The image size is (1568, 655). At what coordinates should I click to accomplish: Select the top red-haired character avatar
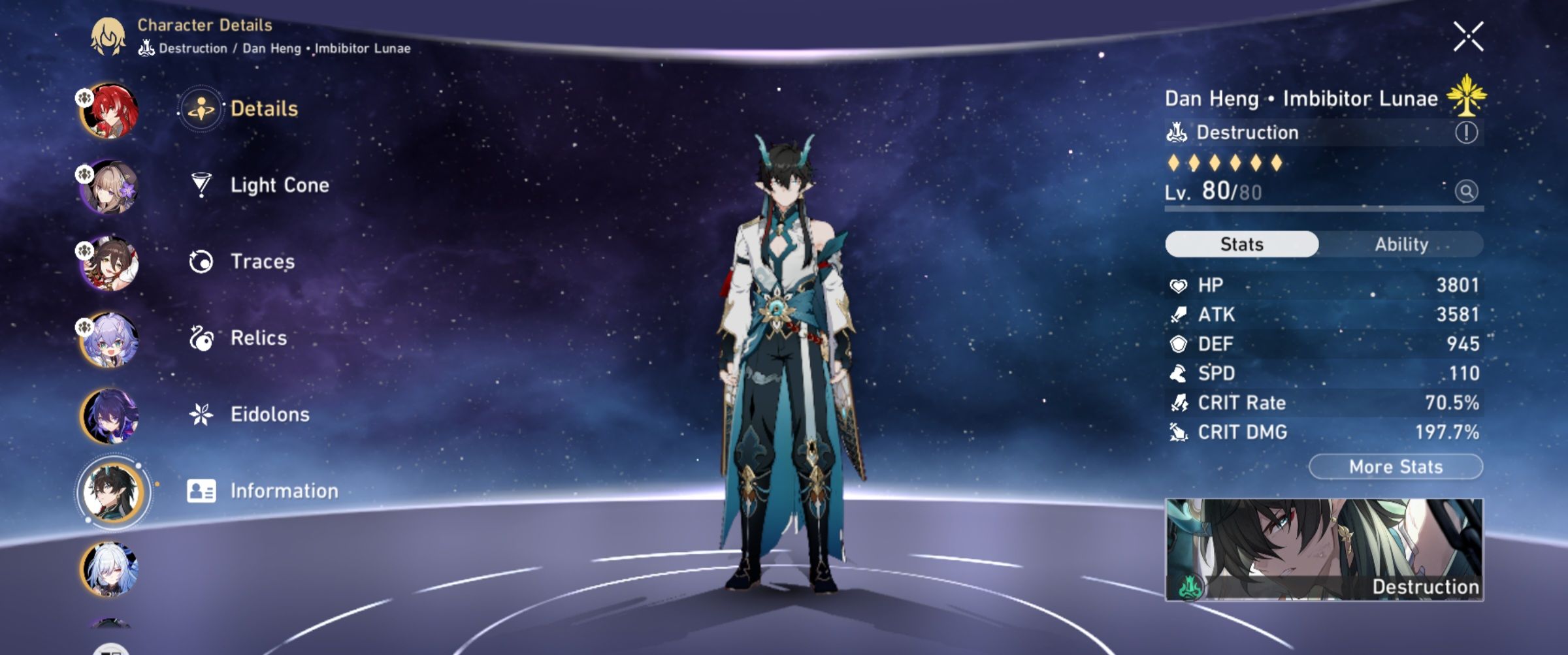click(x=111, y=110)
